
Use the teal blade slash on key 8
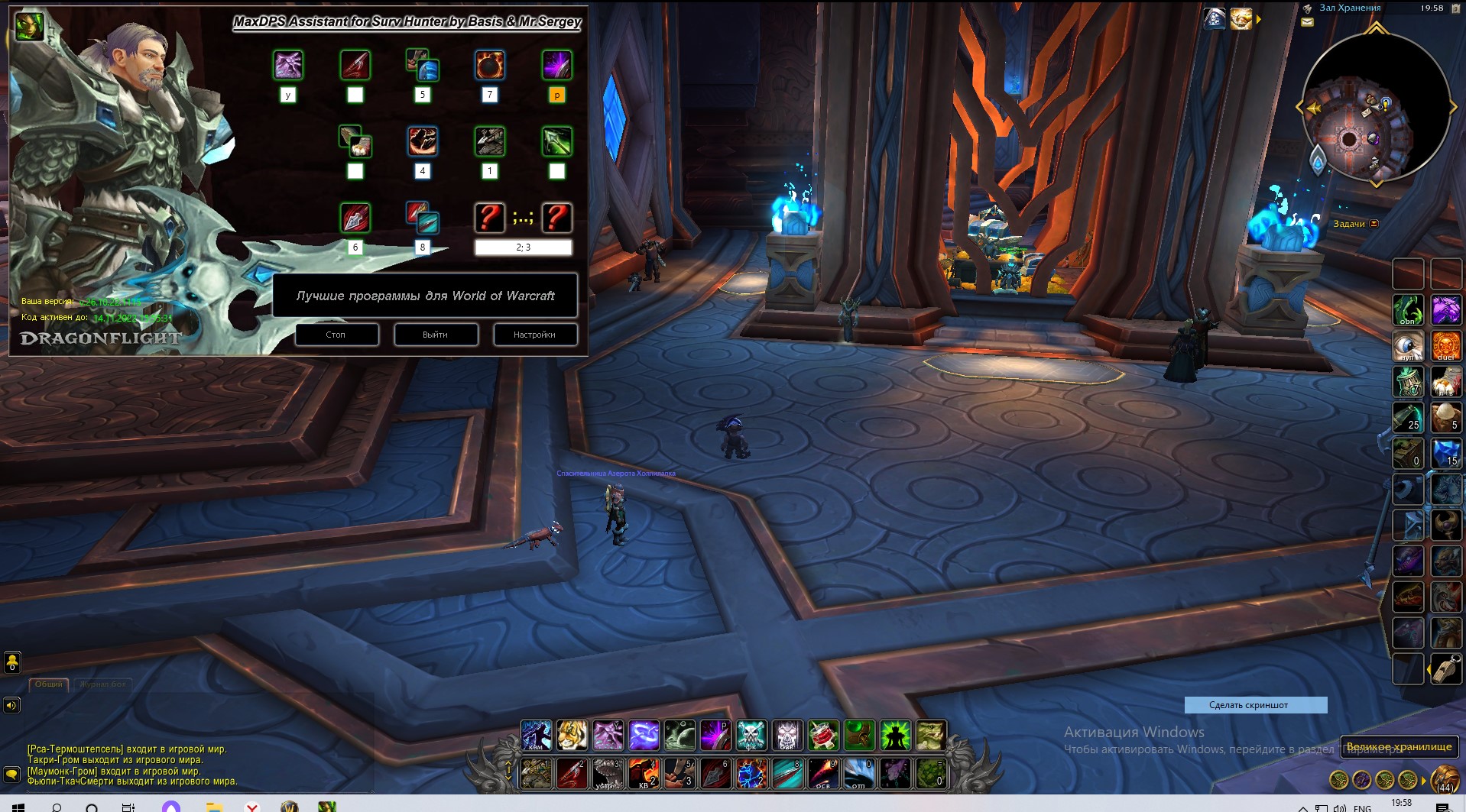click(x=787, y=773)
